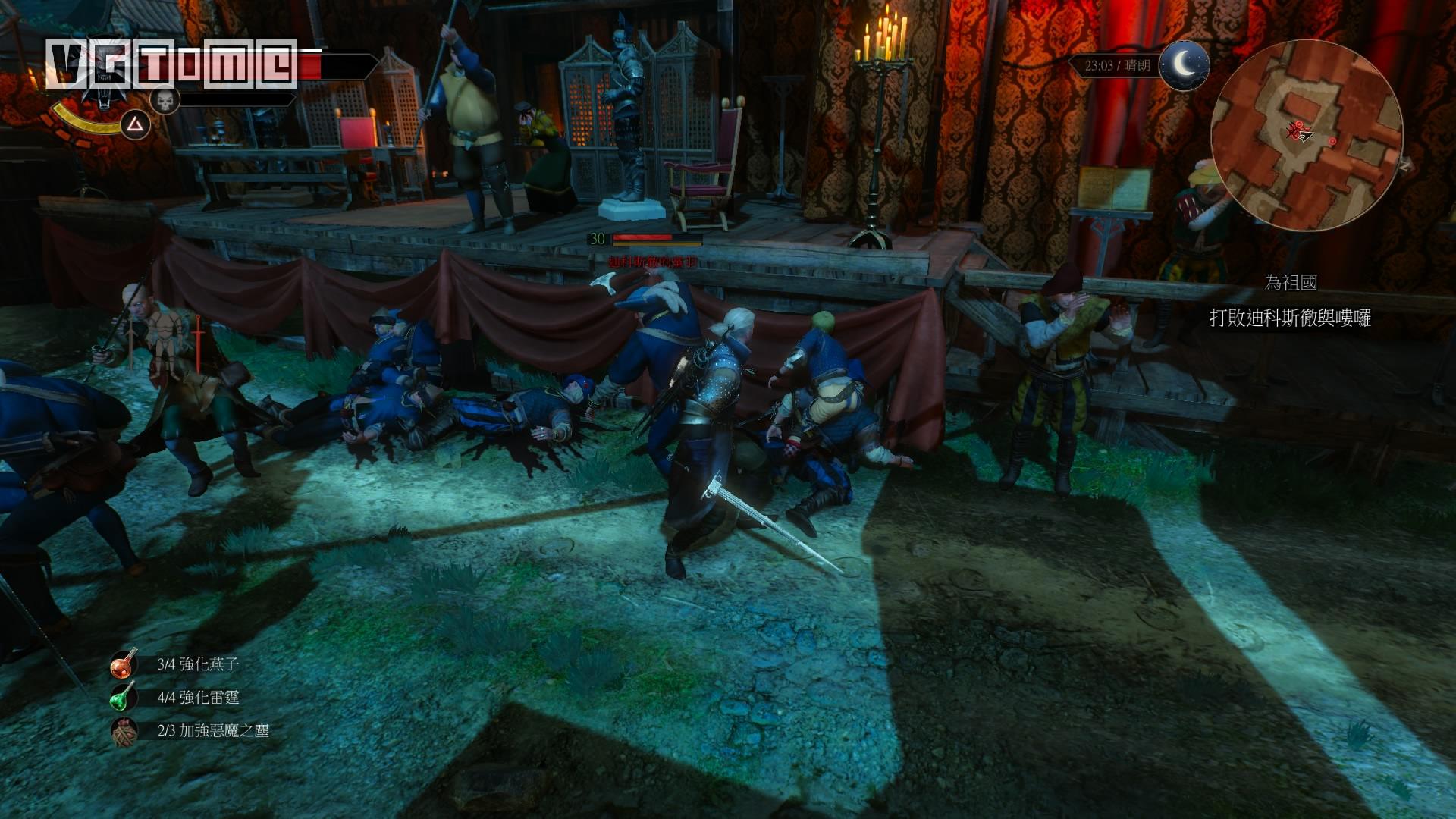Select the crescent moon time-of-day icon
Screen dimensions: 1456x819
tap(1185, 66)
